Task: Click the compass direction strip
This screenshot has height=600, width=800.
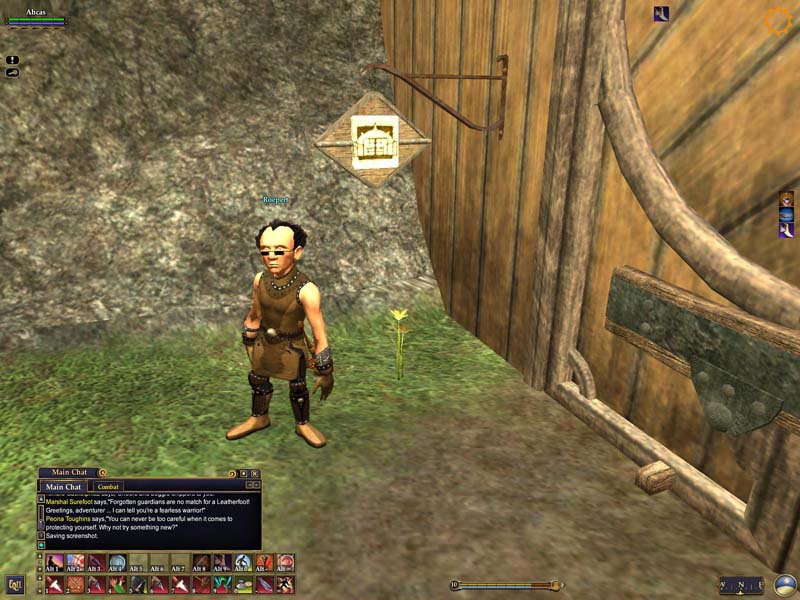Action: point(741,586)
